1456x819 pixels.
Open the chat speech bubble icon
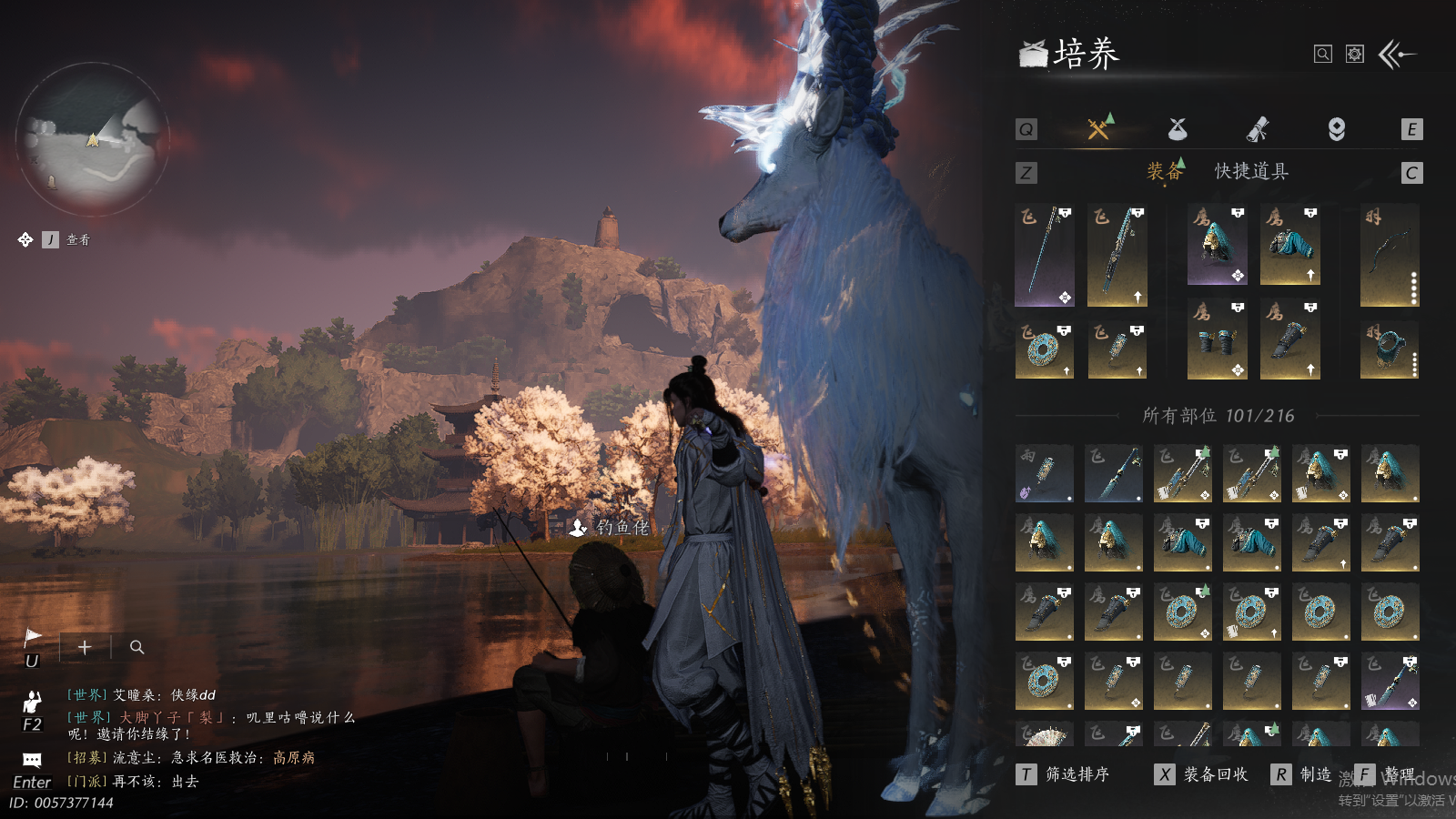point(32,760)
